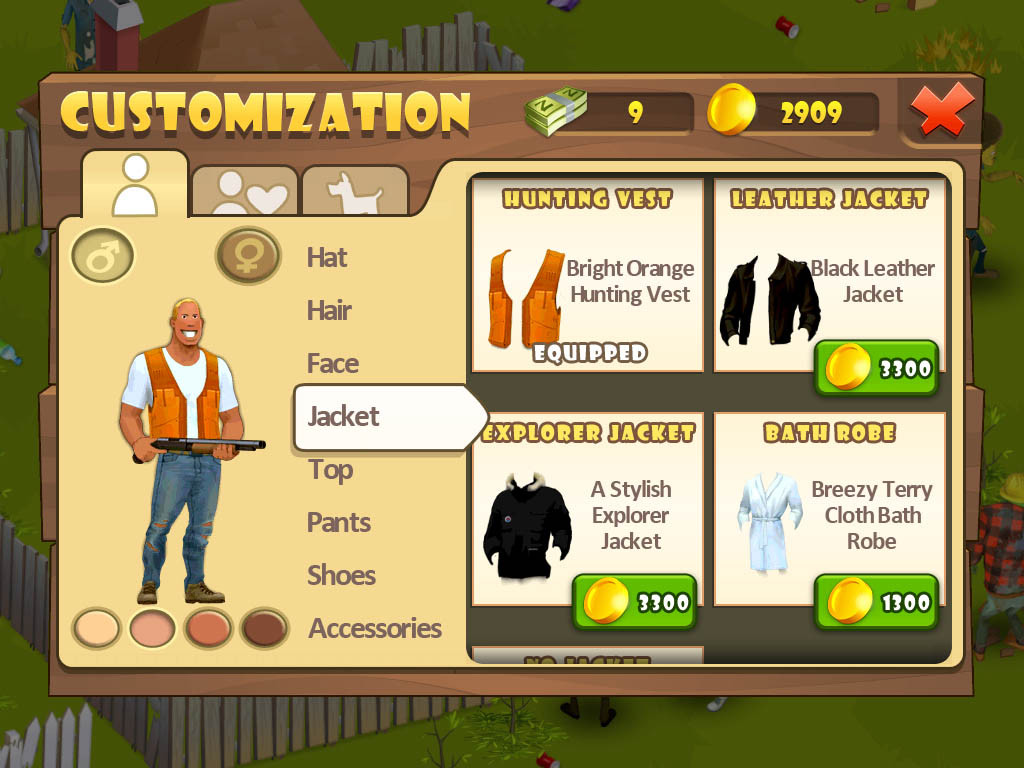Screen dimensions: 1024x768
Task: Pick the lightest skin tone swatch
Action: [x=97, y=629]
